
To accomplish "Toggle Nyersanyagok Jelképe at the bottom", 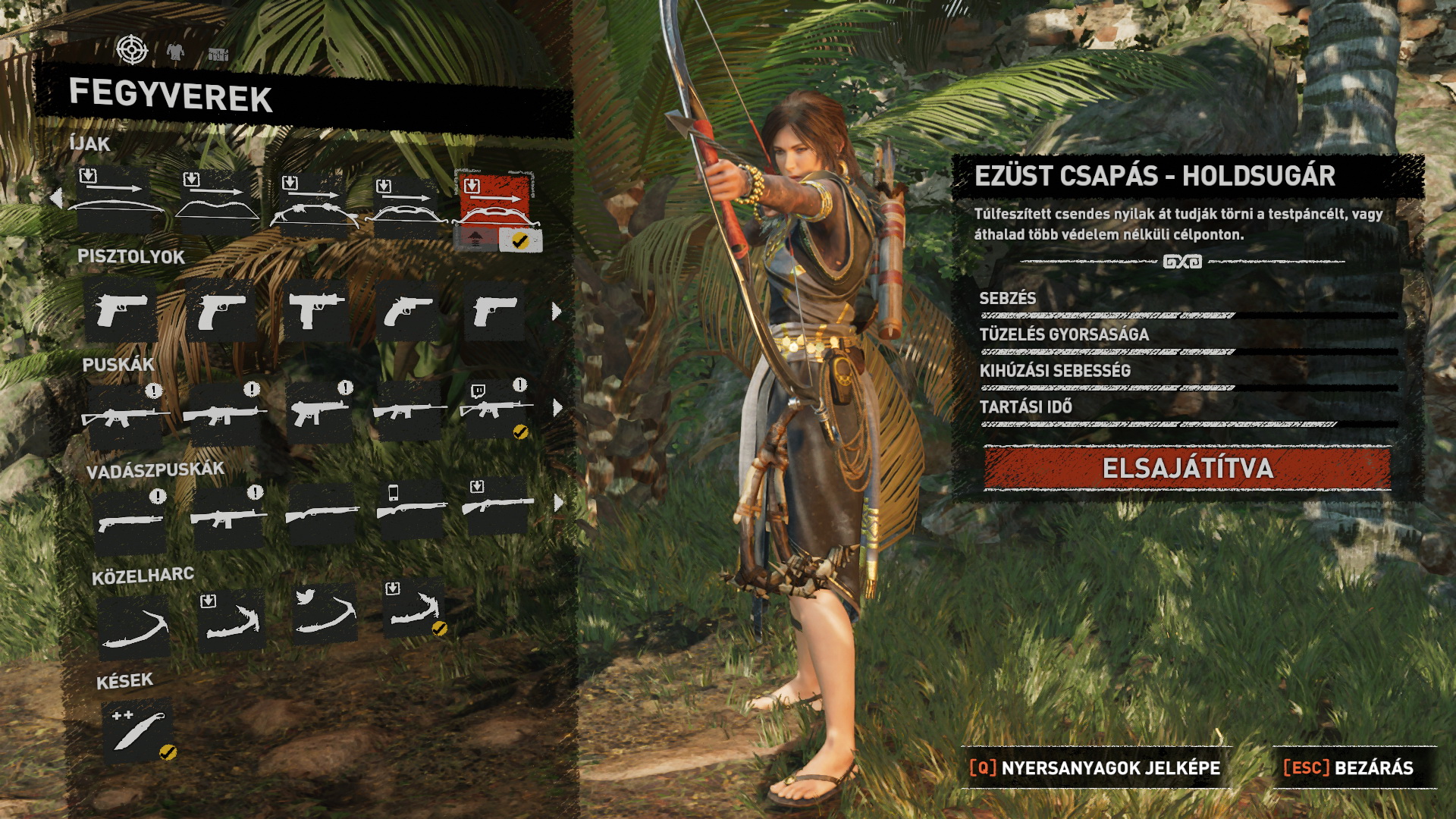I will pos(1095,767).
